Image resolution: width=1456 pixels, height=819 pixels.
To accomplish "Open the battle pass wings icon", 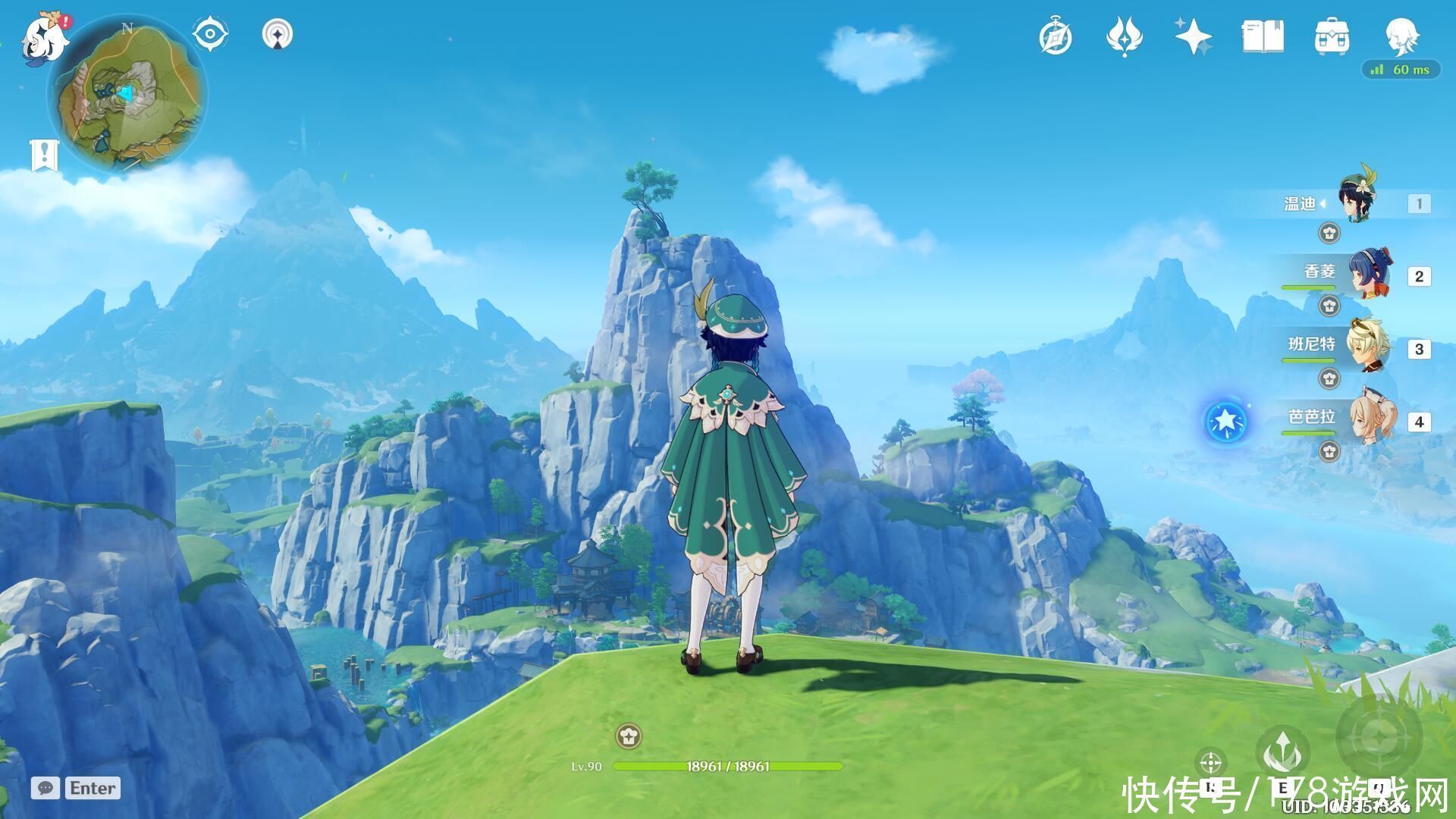I will click(1124, 36).
